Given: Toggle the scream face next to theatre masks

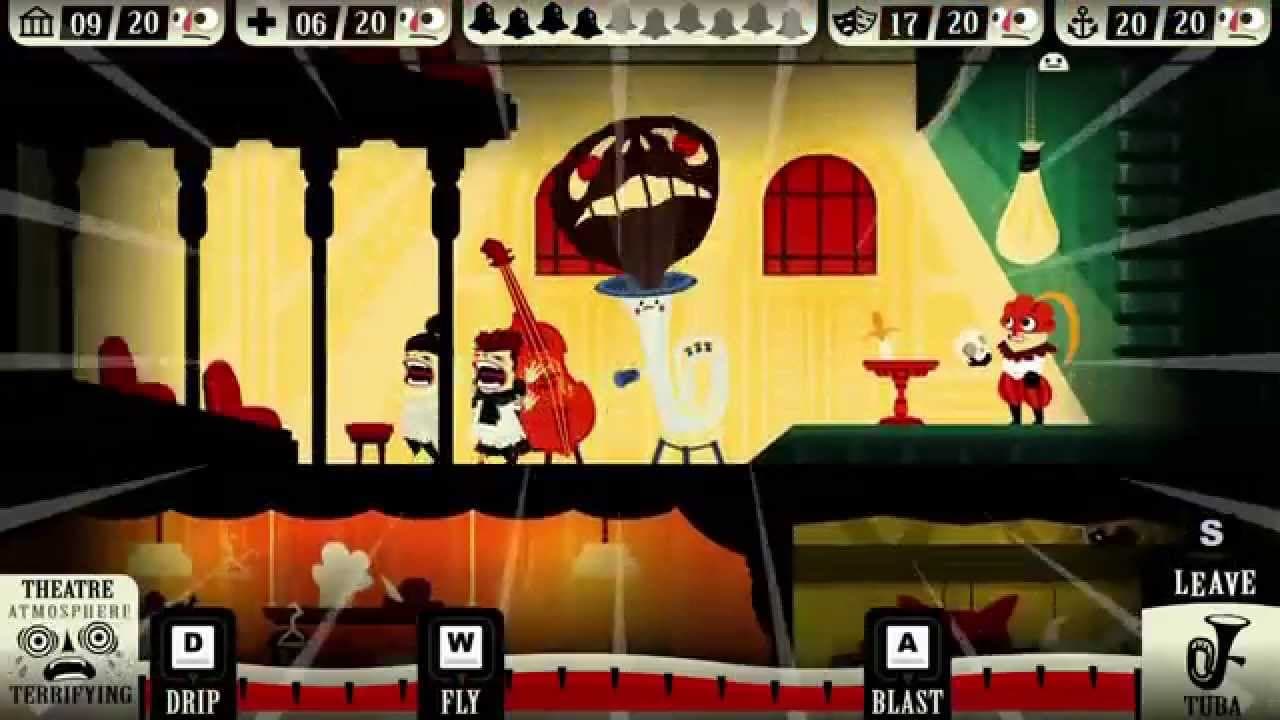Looking at the screenshot, I should [x=1011, y=21].
